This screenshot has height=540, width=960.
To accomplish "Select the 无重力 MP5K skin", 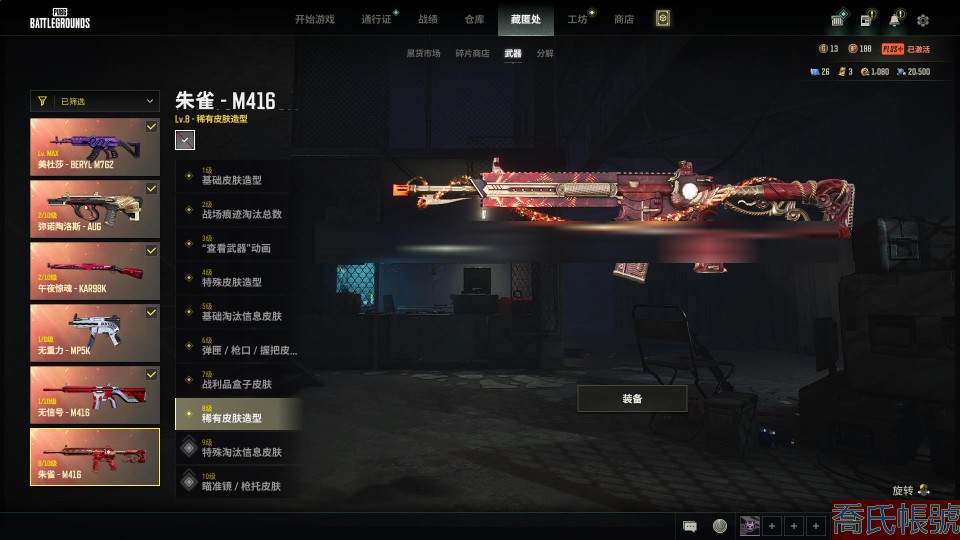I will pyautogui.click(x=95, y=333).
